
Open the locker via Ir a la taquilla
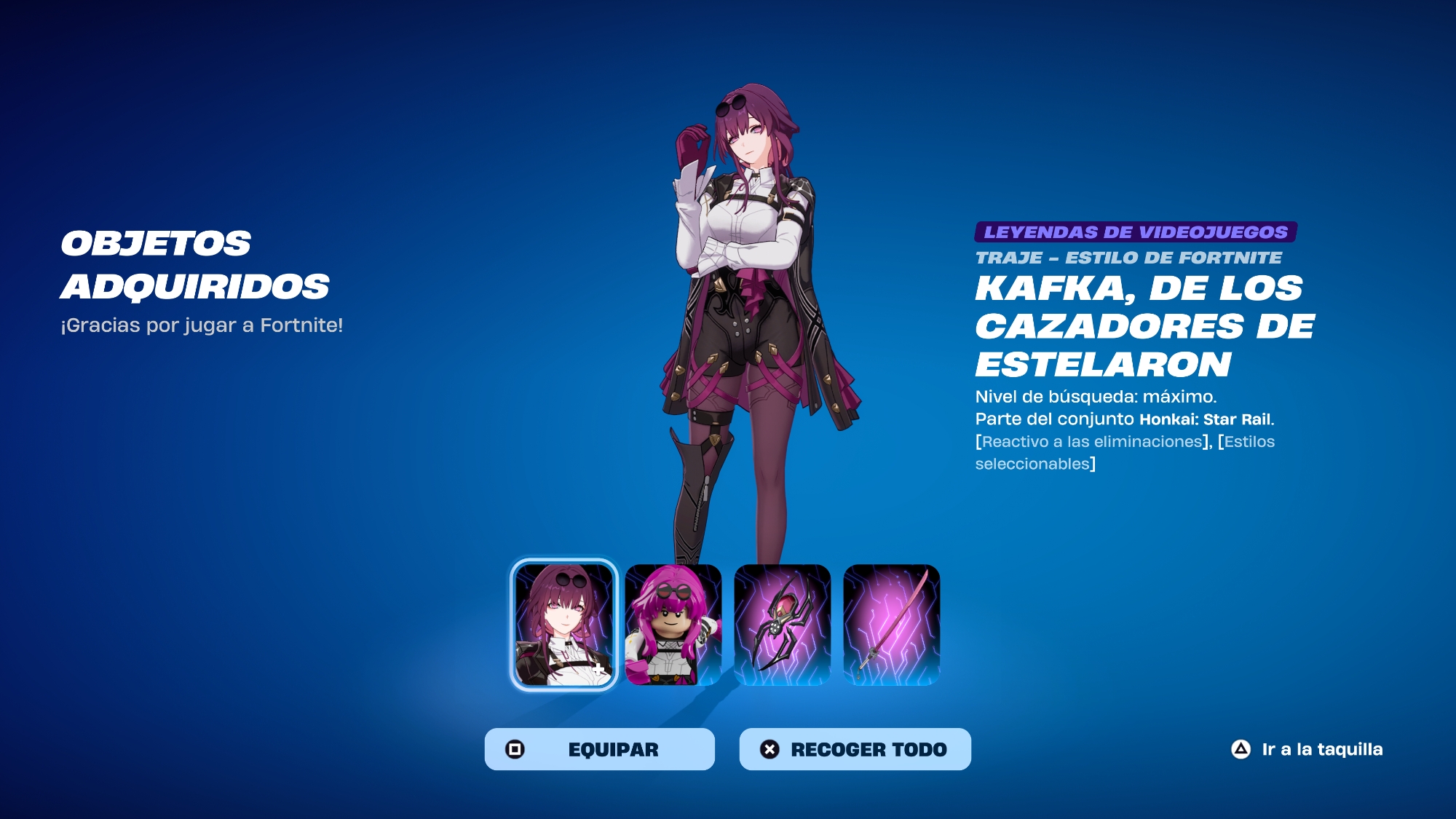pyautogui.click(x=1307, y=749)
